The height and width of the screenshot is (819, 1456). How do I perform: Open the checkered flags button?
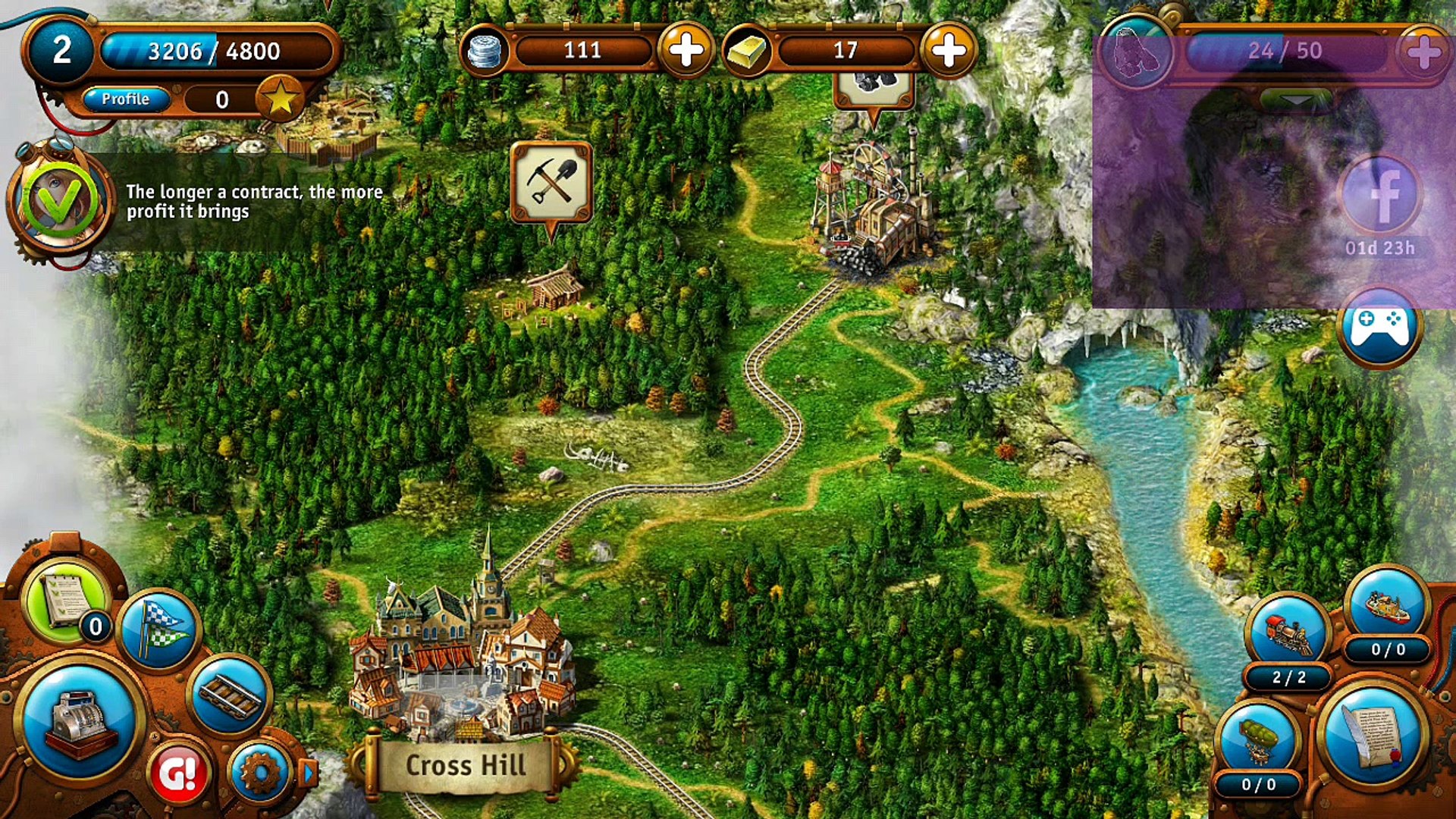click(x=159, y=629)
